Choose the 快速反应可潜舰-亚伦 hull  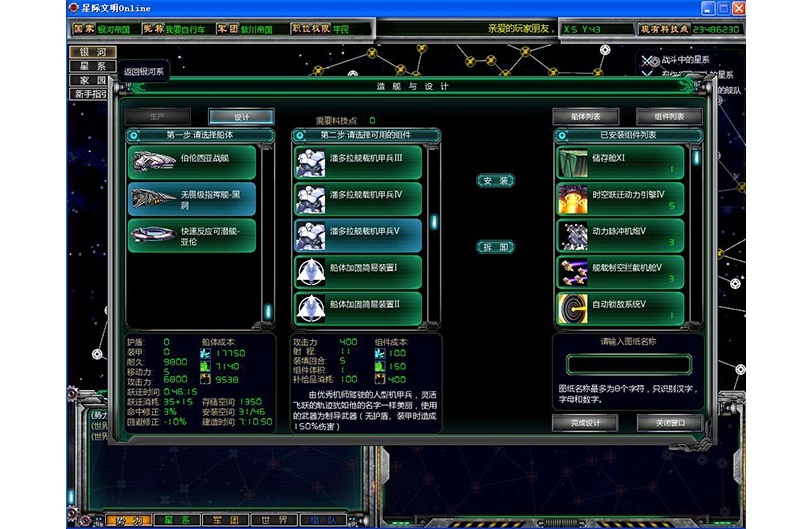(x=192, y=235)
